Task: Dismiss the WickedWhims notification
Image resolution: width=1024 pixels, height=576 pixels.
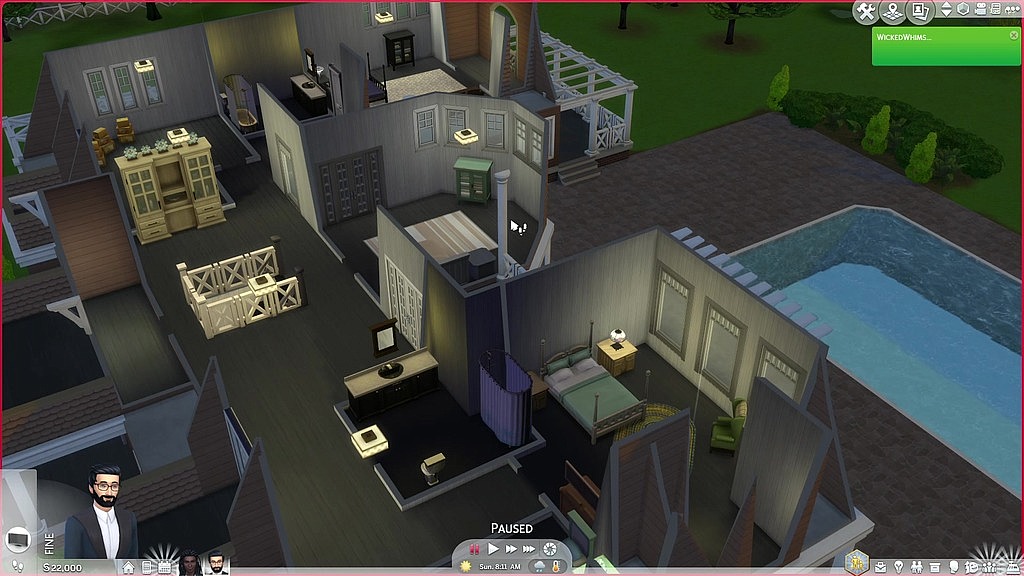Action: point(1013,34)
